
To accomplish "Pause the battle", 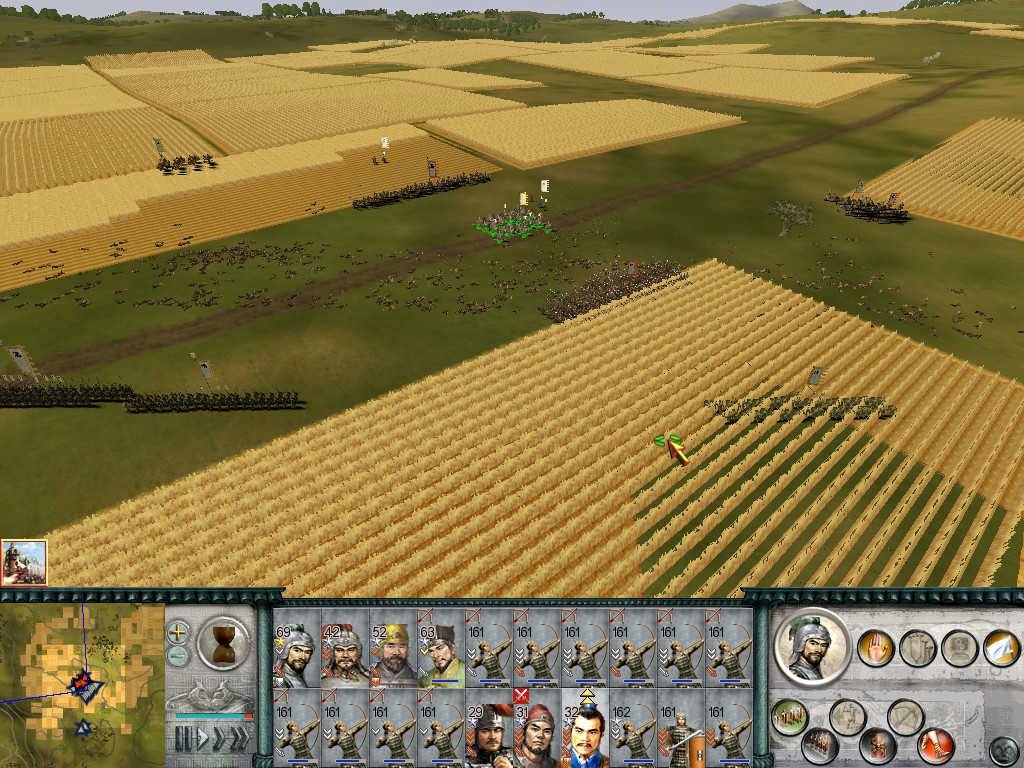I will click(183, 739).
